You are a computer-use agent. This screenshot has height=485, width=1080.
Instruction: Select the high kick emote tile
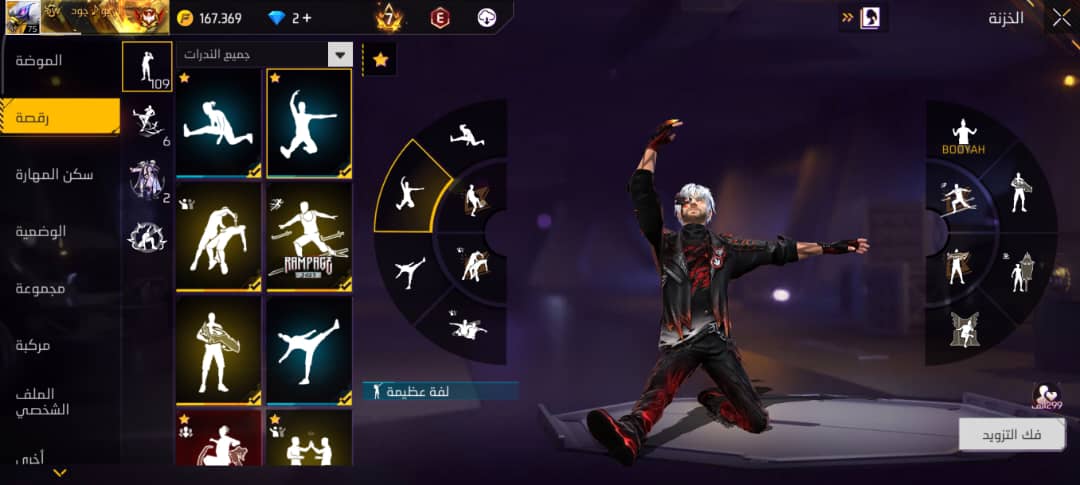point(309,350)
